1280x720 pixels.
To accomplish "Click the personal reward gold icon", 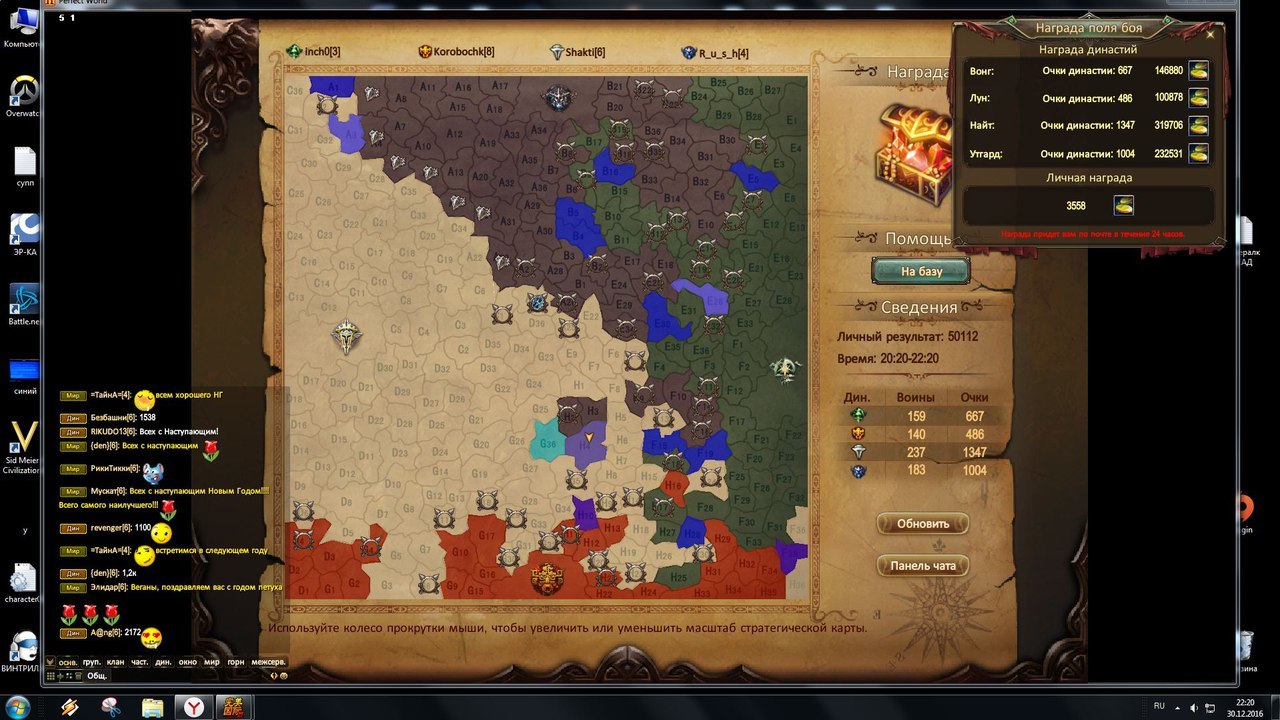I will (x=1124, y=205).
